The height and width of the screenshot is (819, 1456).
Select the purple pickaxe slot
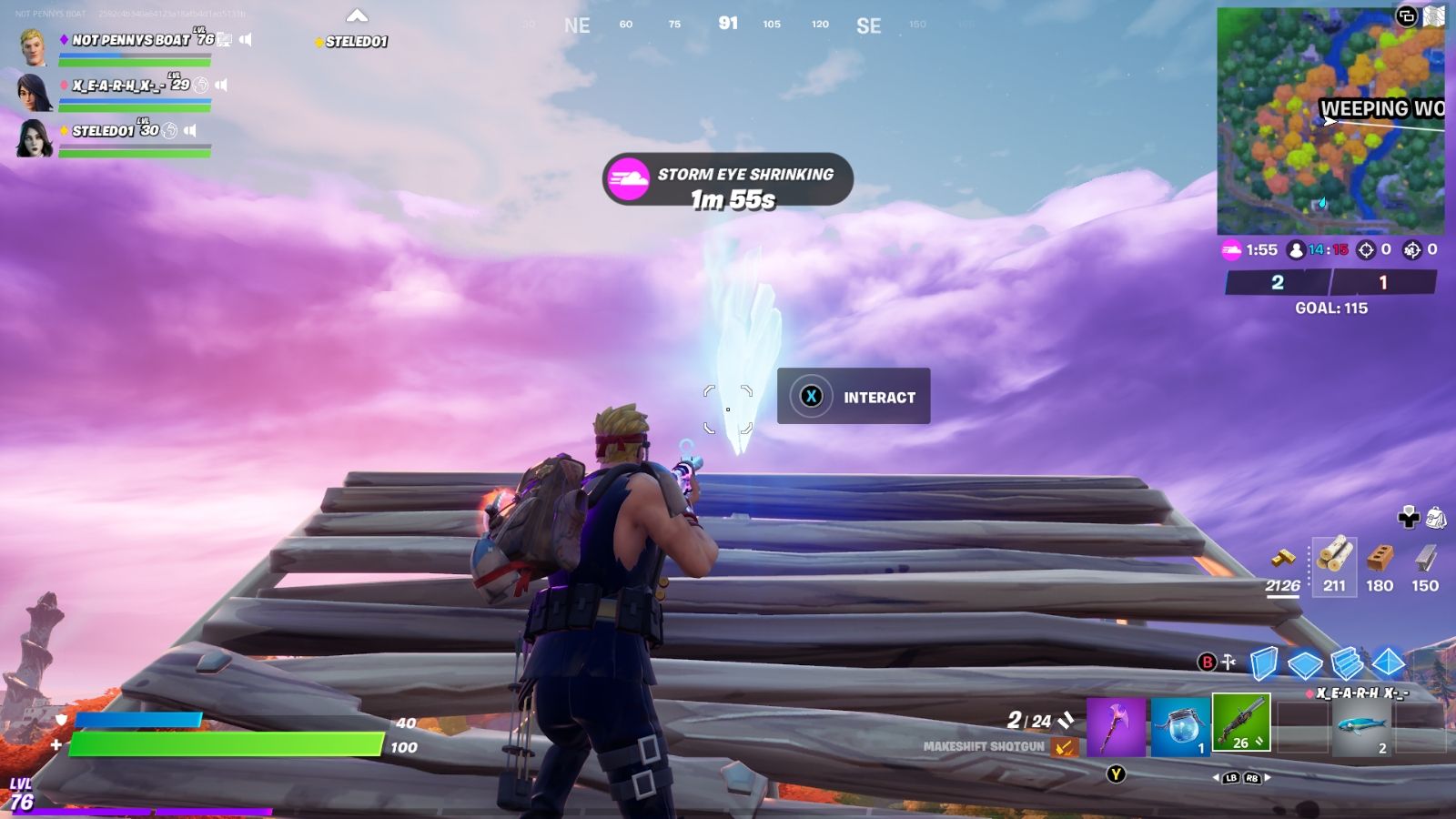pos(1116,727)
